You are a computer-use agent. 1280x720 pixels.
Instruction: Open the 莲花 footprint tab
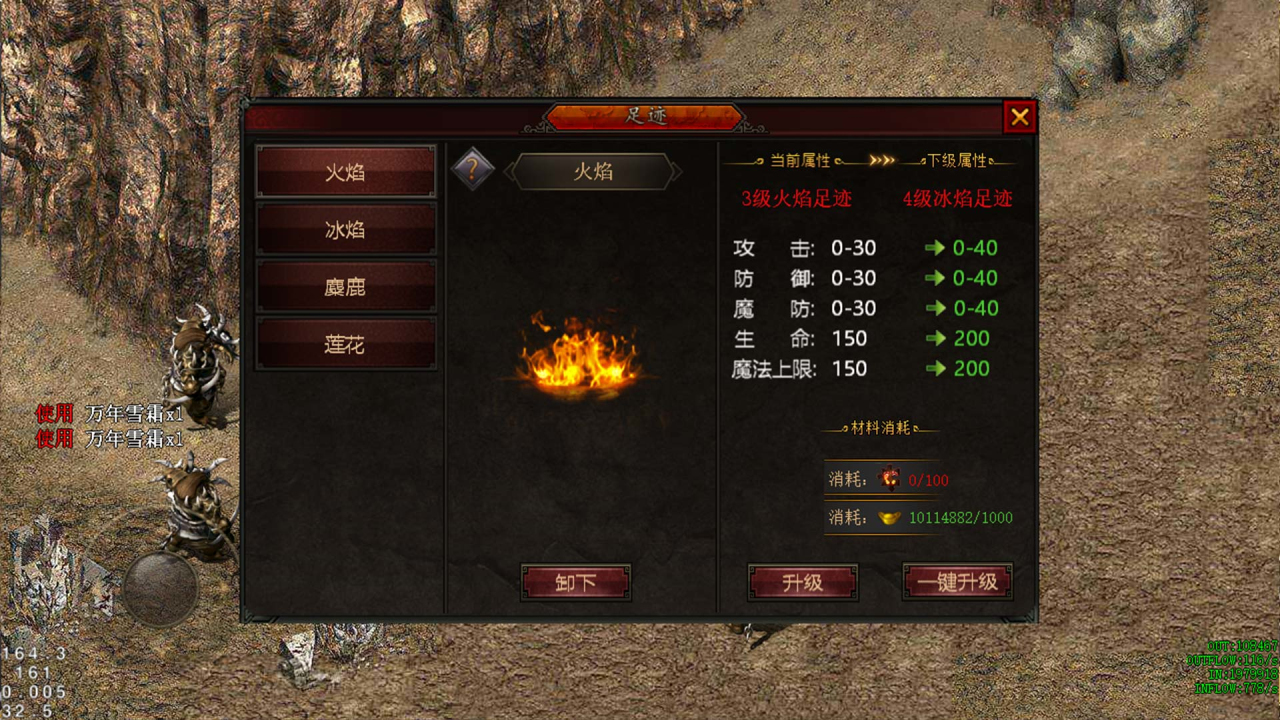click(x=345, y=345)
